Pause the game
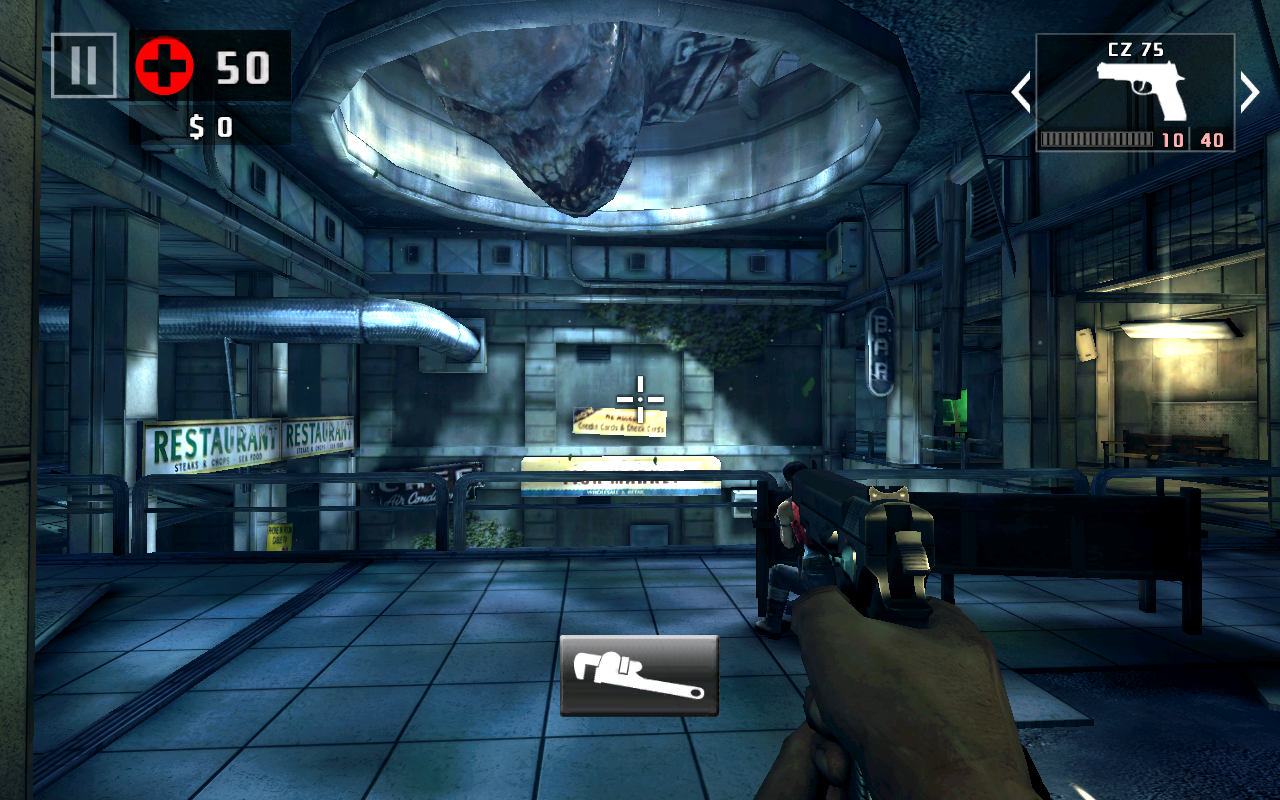 tap(83, 66)
